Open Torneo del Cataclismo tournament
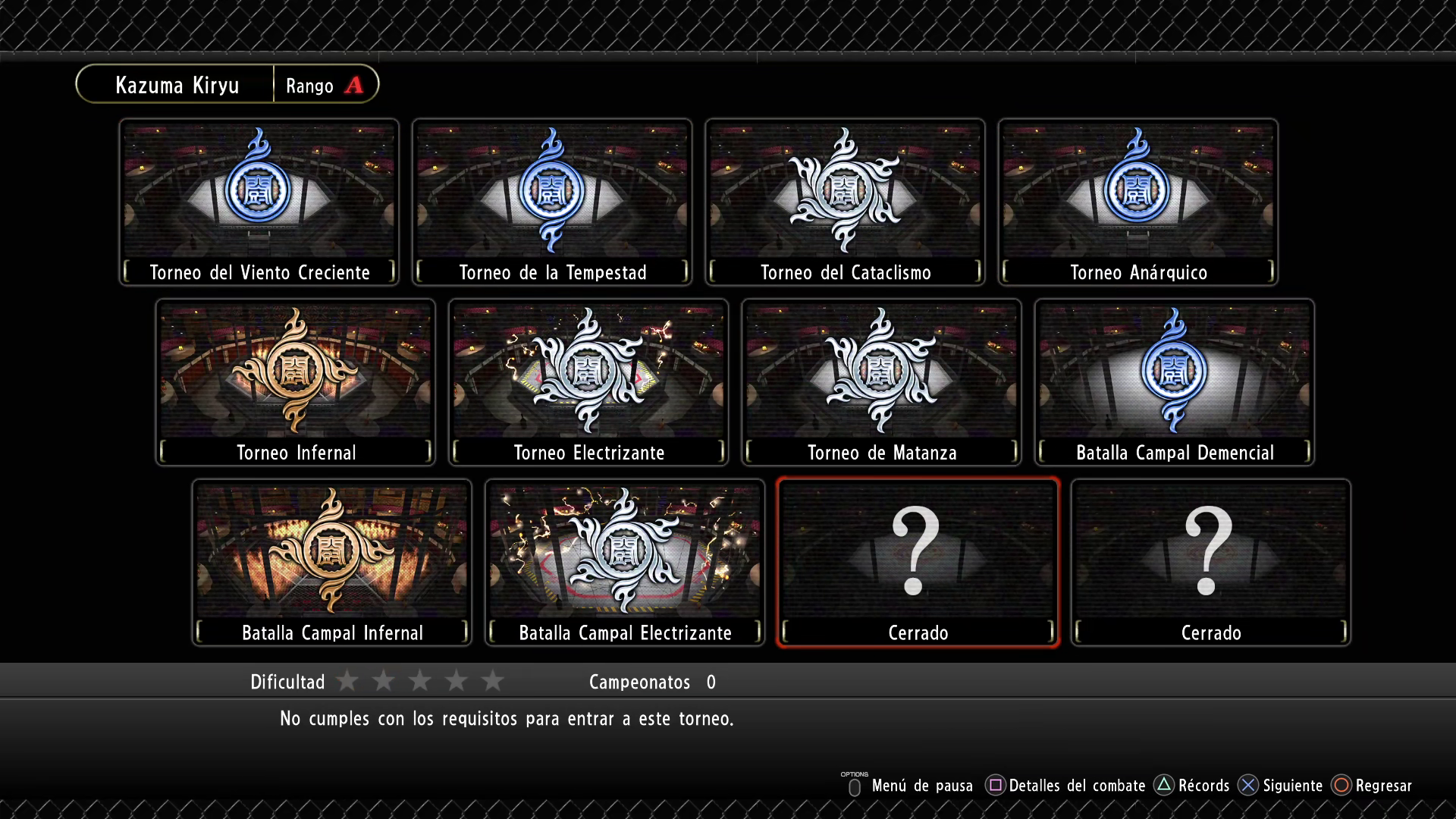This screenshot has width=1456, height=819. click(x=845, y=202)
